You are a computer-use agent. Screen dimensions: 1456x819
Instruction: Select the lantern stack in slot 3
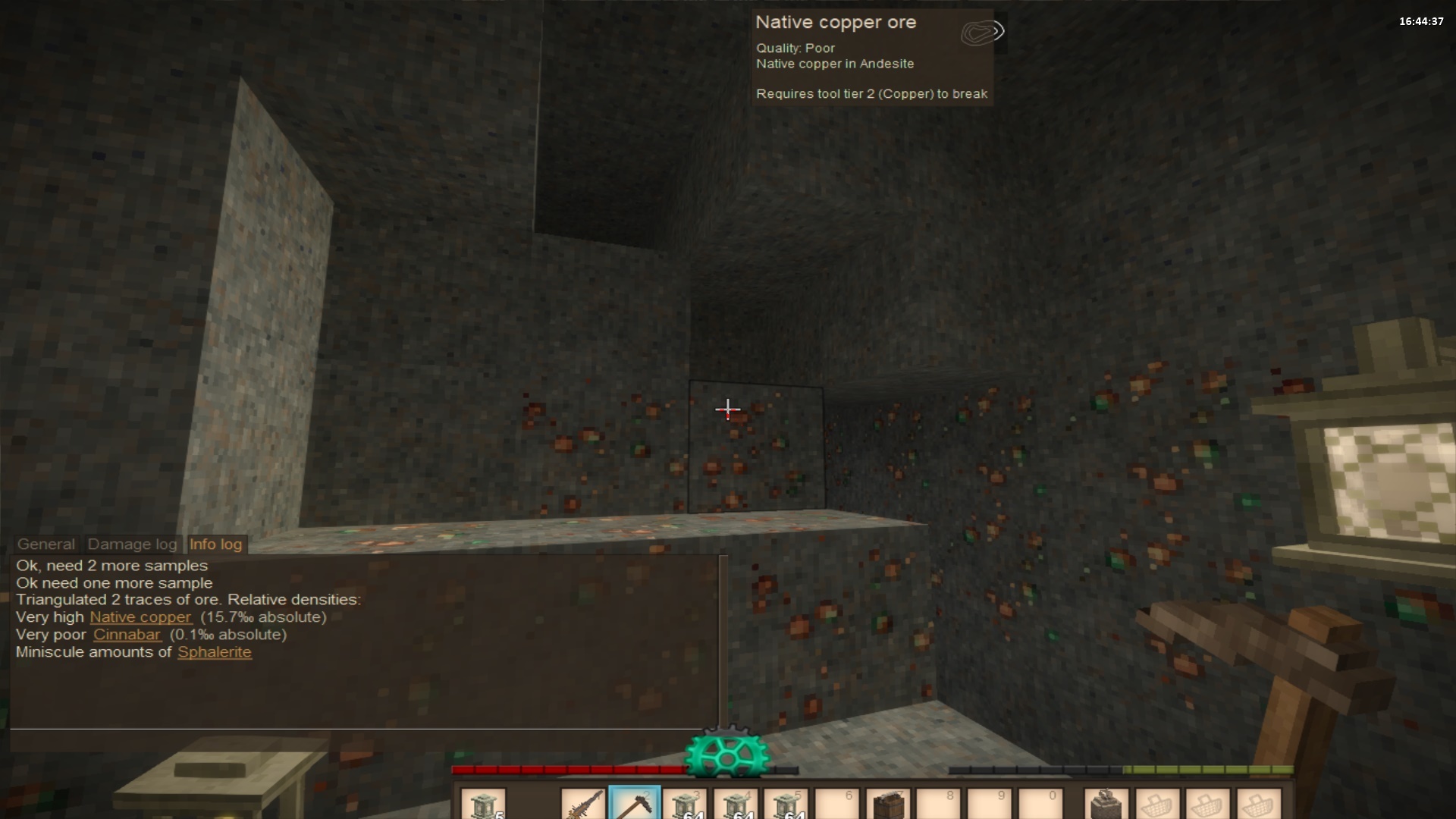pyautogui.click(x=685, y=804)
